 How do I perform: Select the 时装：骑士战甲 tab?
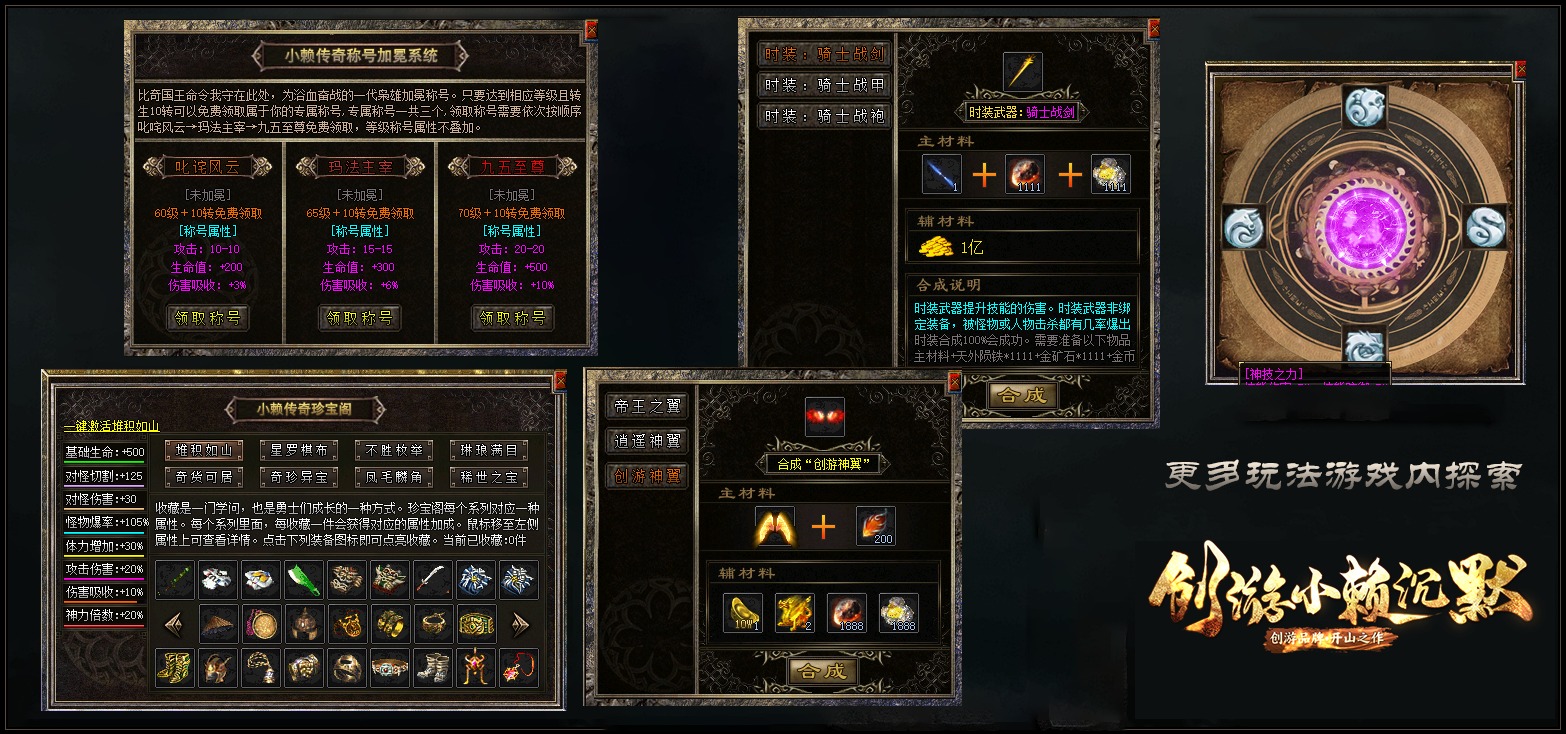pyautogui.click(x=824, y=85)
